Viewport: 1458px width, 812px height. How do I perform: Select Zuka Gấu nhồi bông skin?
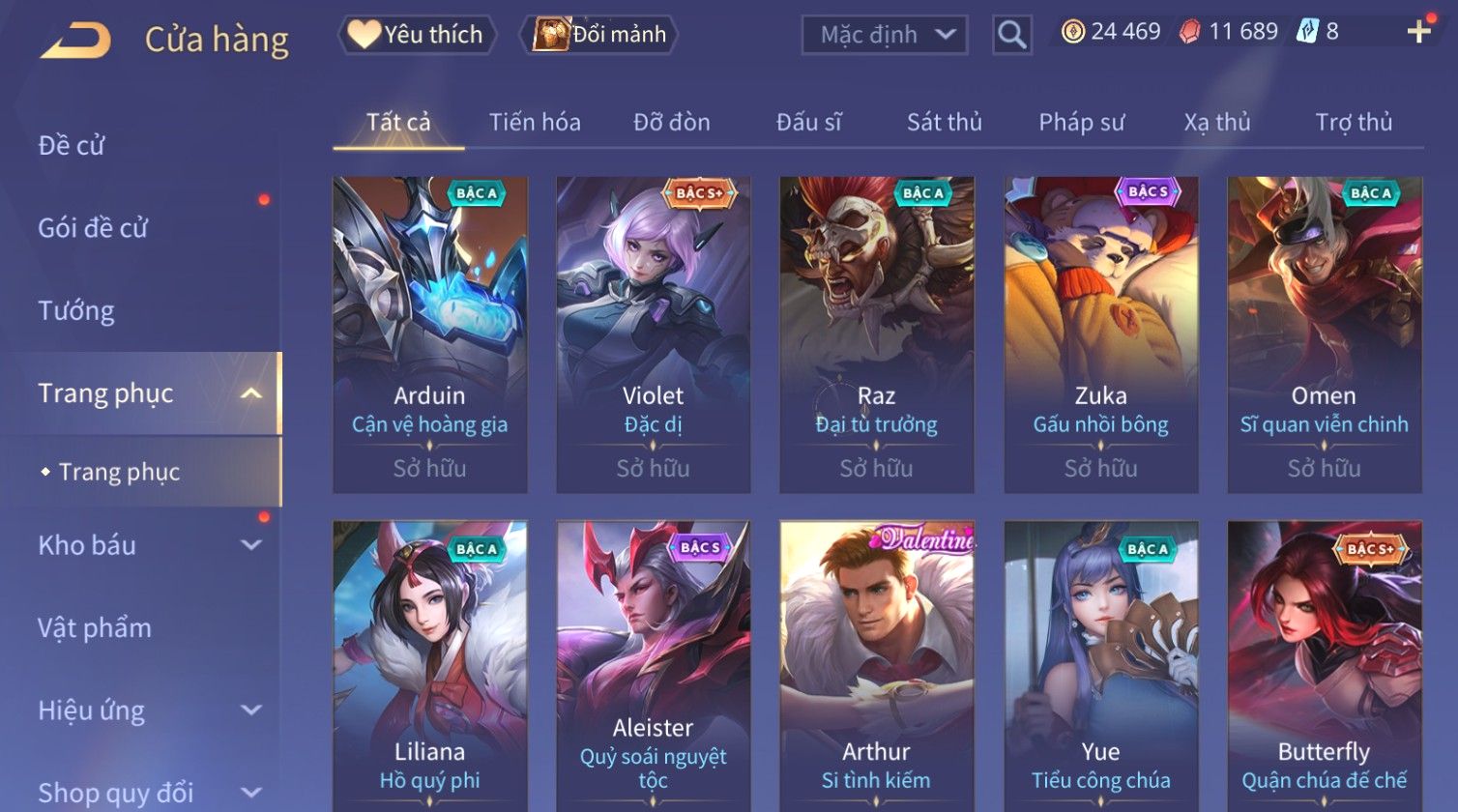pos(1101,333)
